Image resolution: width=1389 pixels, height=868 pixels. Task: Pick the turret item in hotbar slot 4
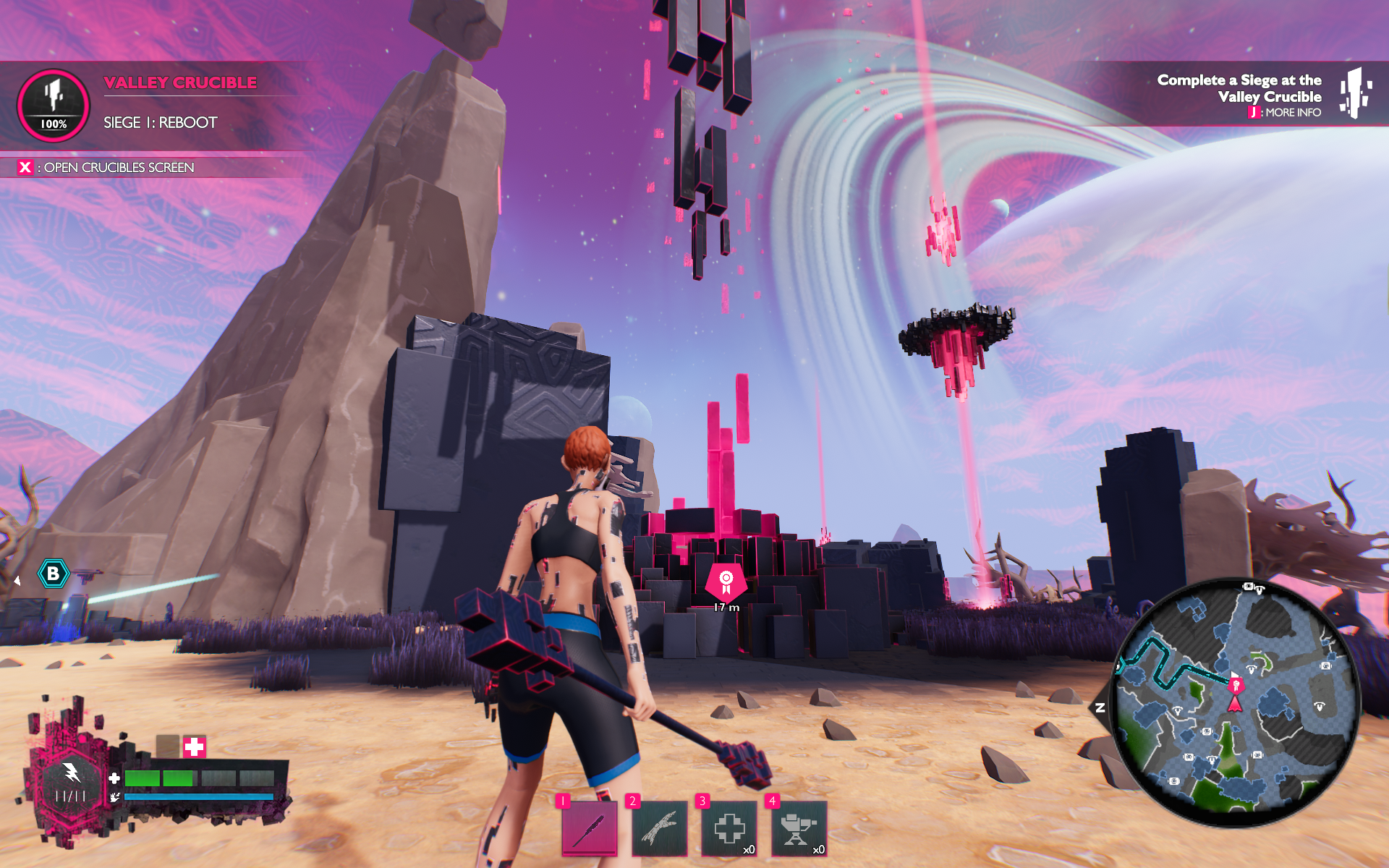click(x=798, y=828)
